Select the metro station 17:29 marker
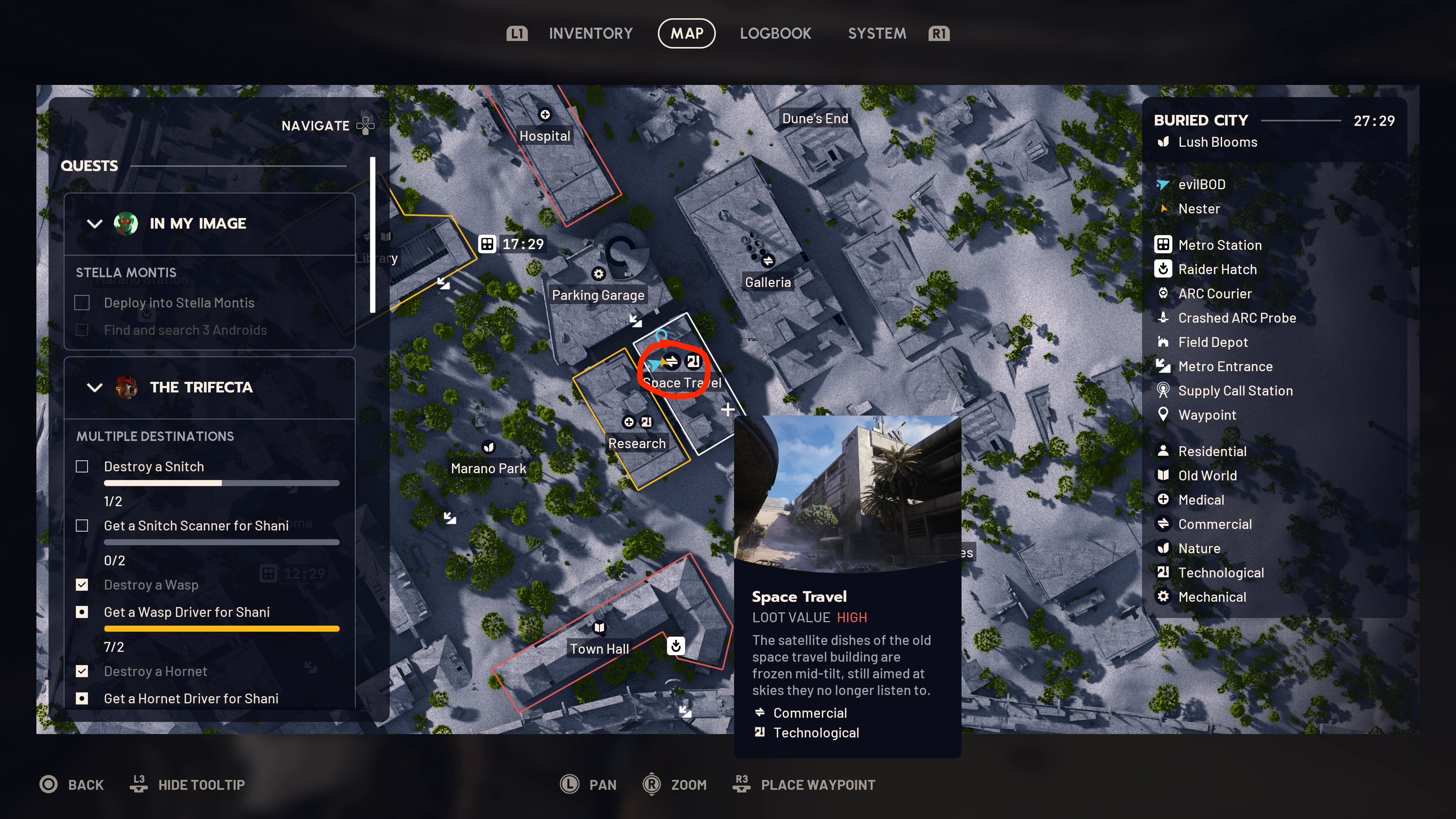Image resolution: width=1456 pixels, height=819 pixels. 486,243
